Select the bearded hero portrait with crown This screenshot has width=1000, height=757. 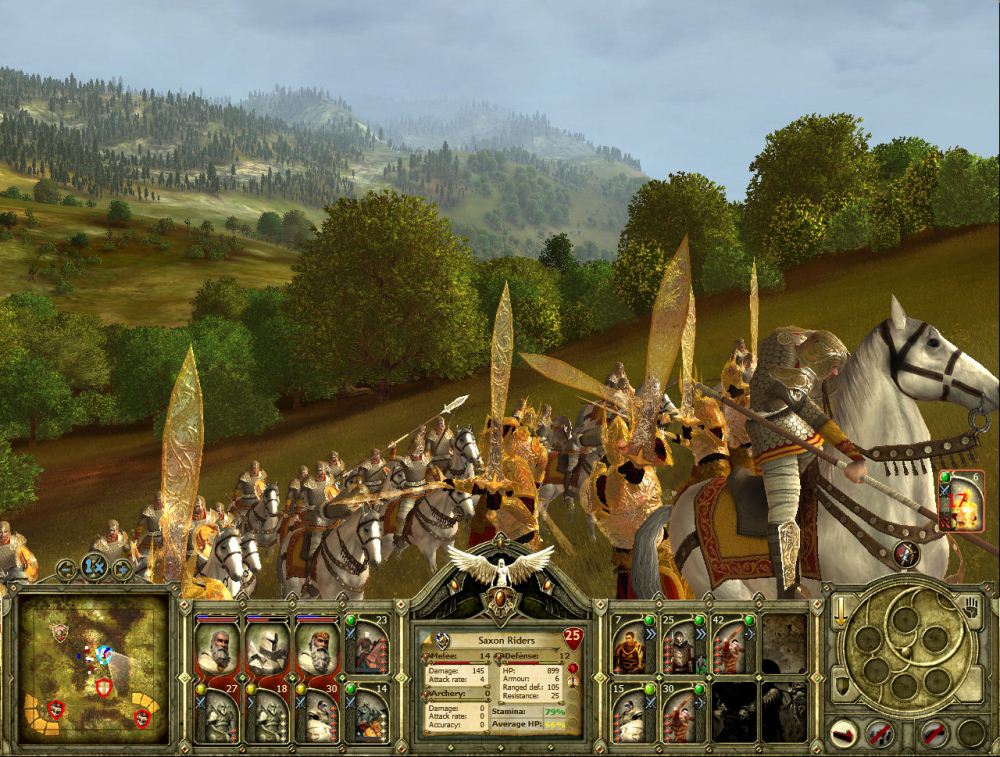317,646
